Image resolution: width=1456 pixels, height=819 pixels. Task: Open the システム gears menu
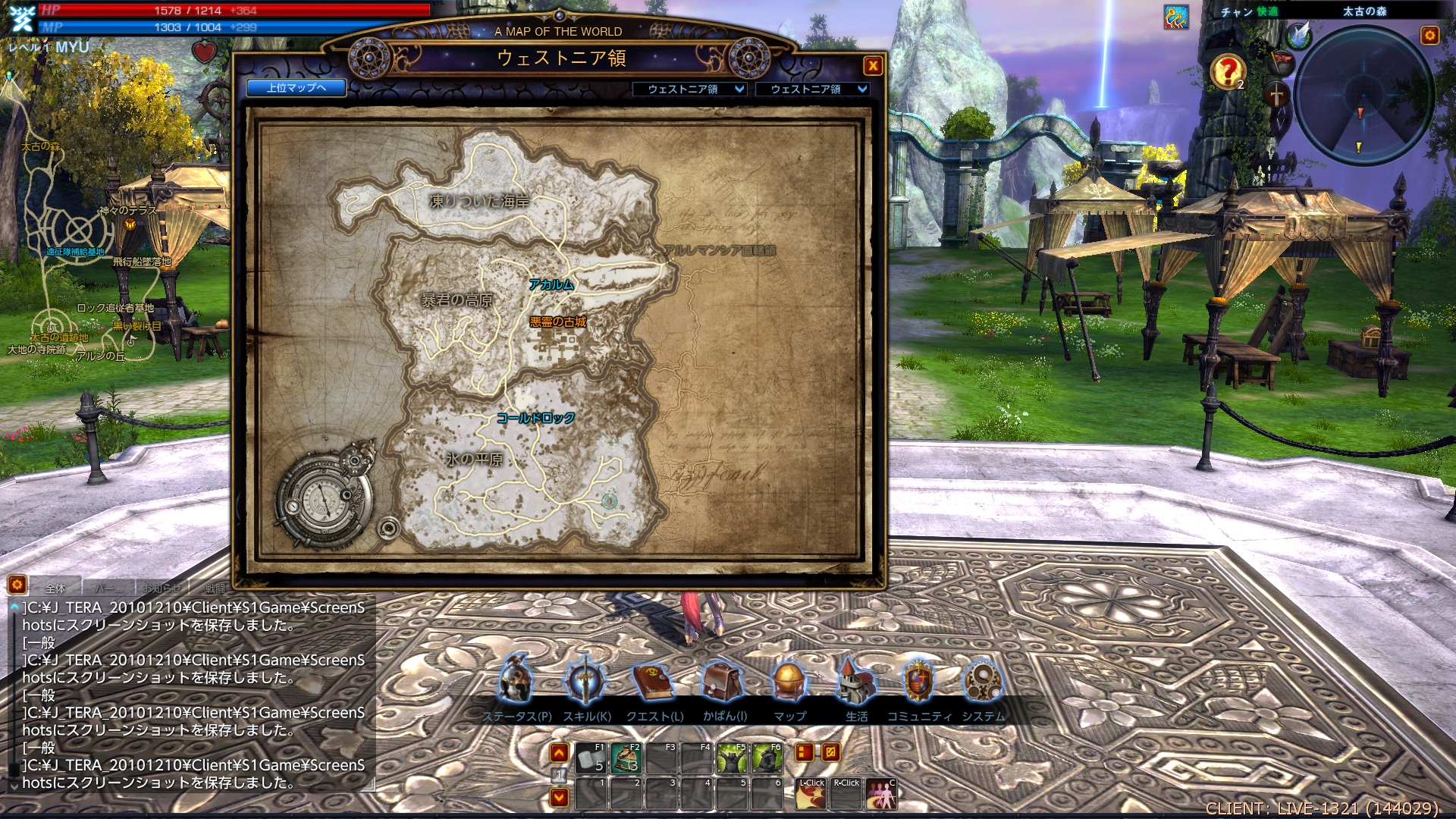[983, 681]
